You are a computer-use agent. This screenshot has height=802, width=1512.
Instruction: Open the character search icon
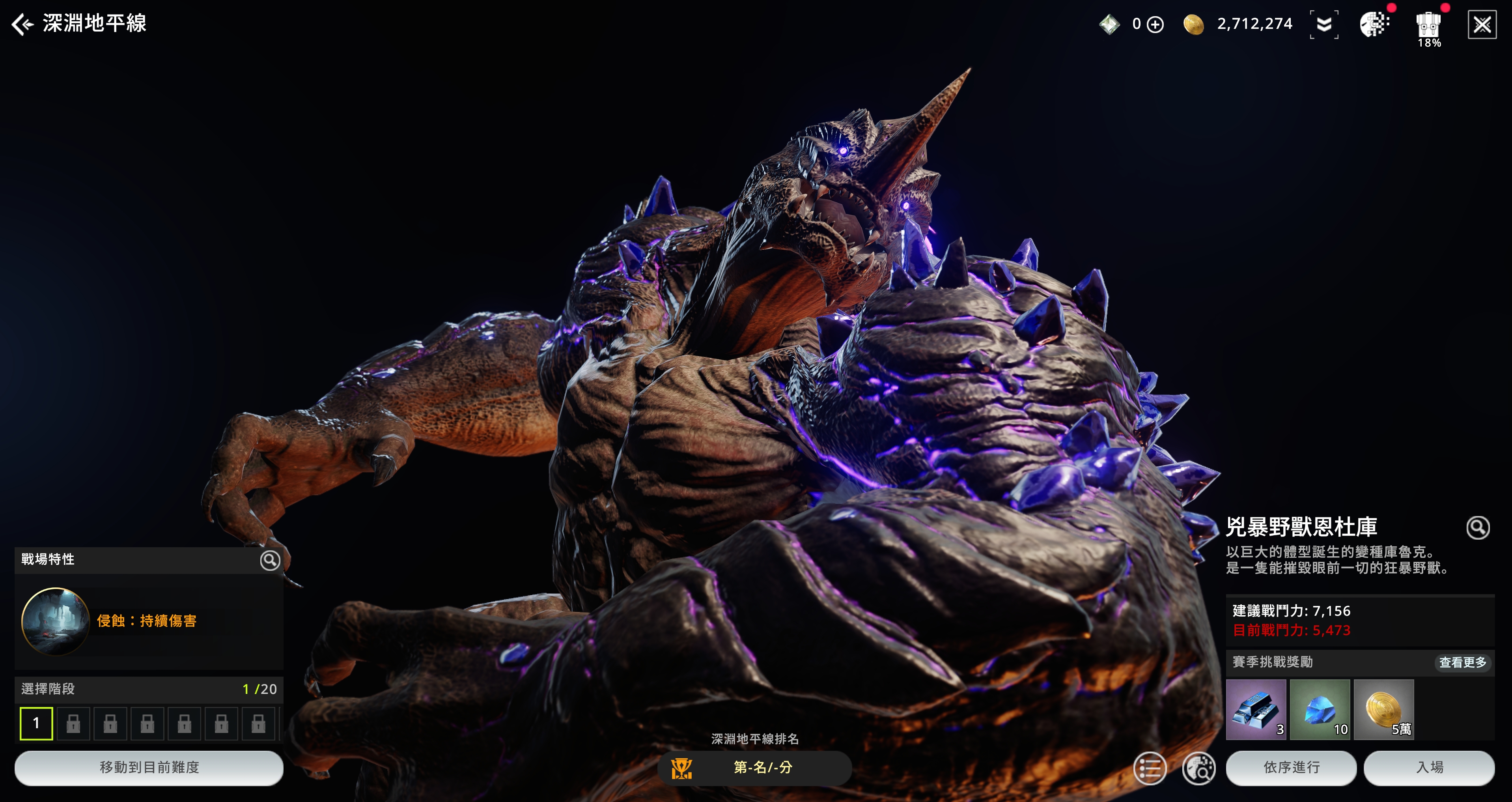tap(1198, 767)
